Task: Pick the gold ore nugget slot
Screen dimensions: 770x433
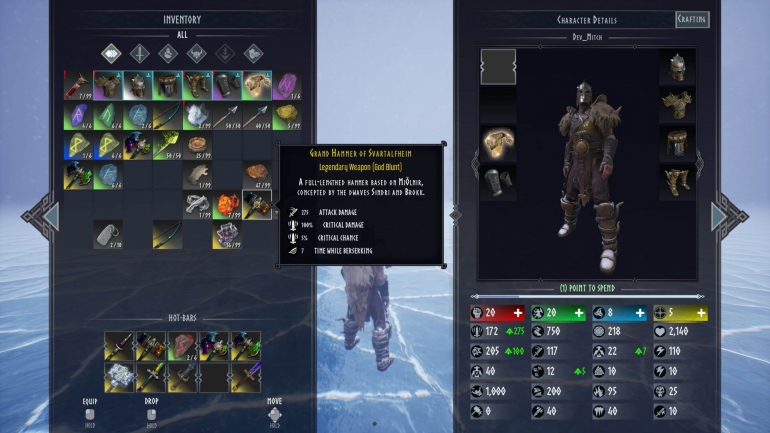Action: click(x=286, y=116)
